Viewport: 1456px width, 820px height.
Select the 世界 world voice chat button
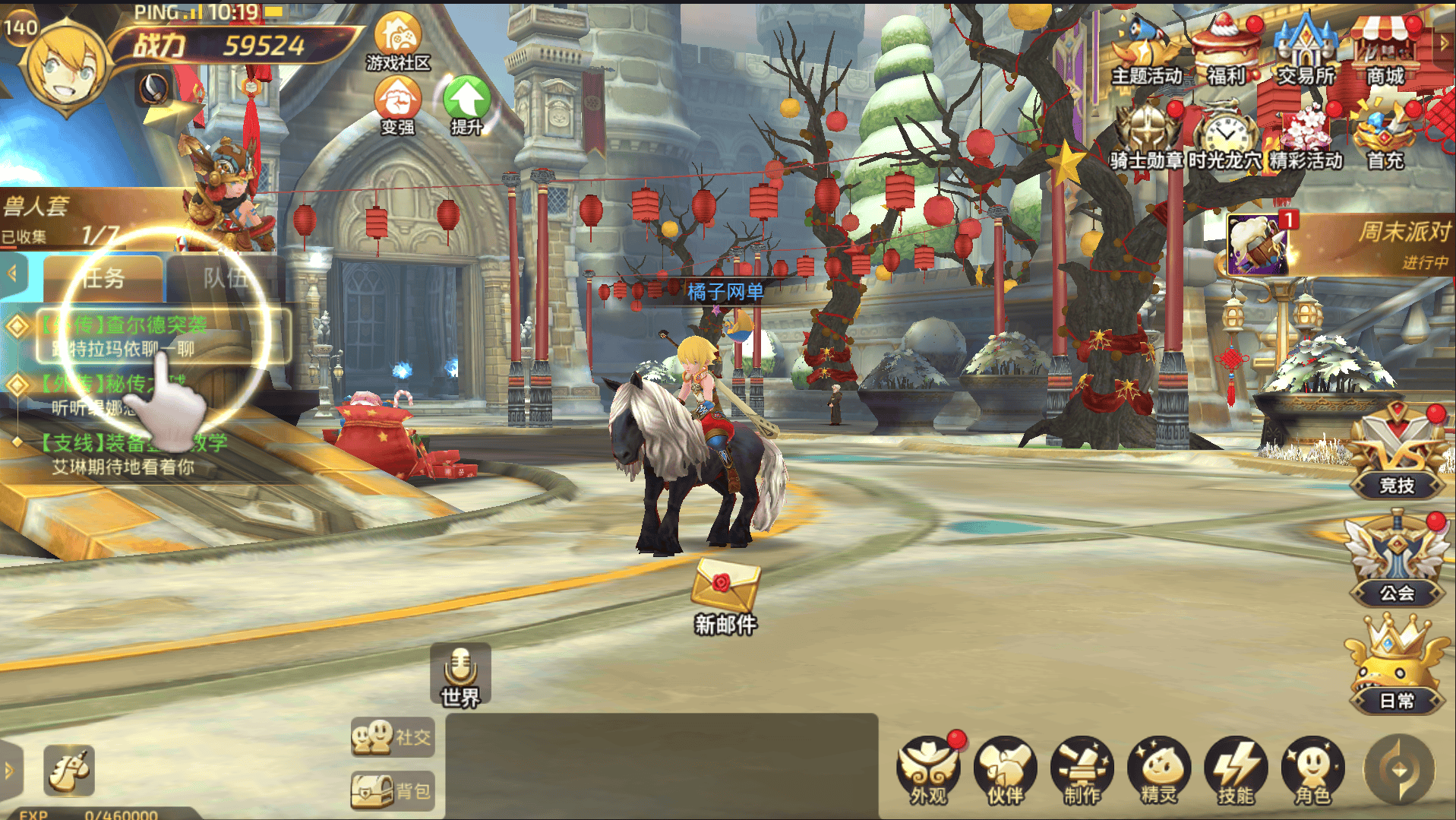[460, 675]
